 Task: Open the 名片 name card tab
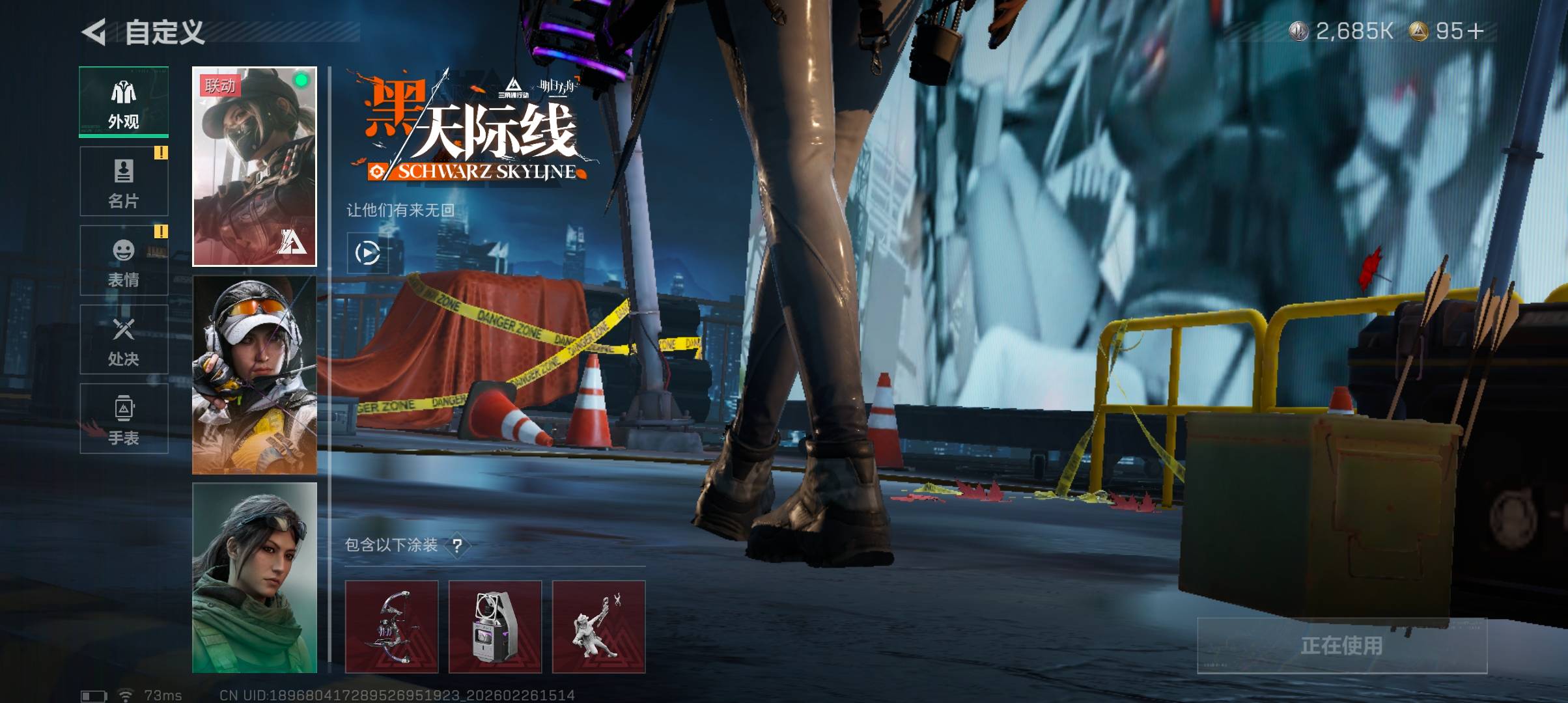[x=124, y=182]
